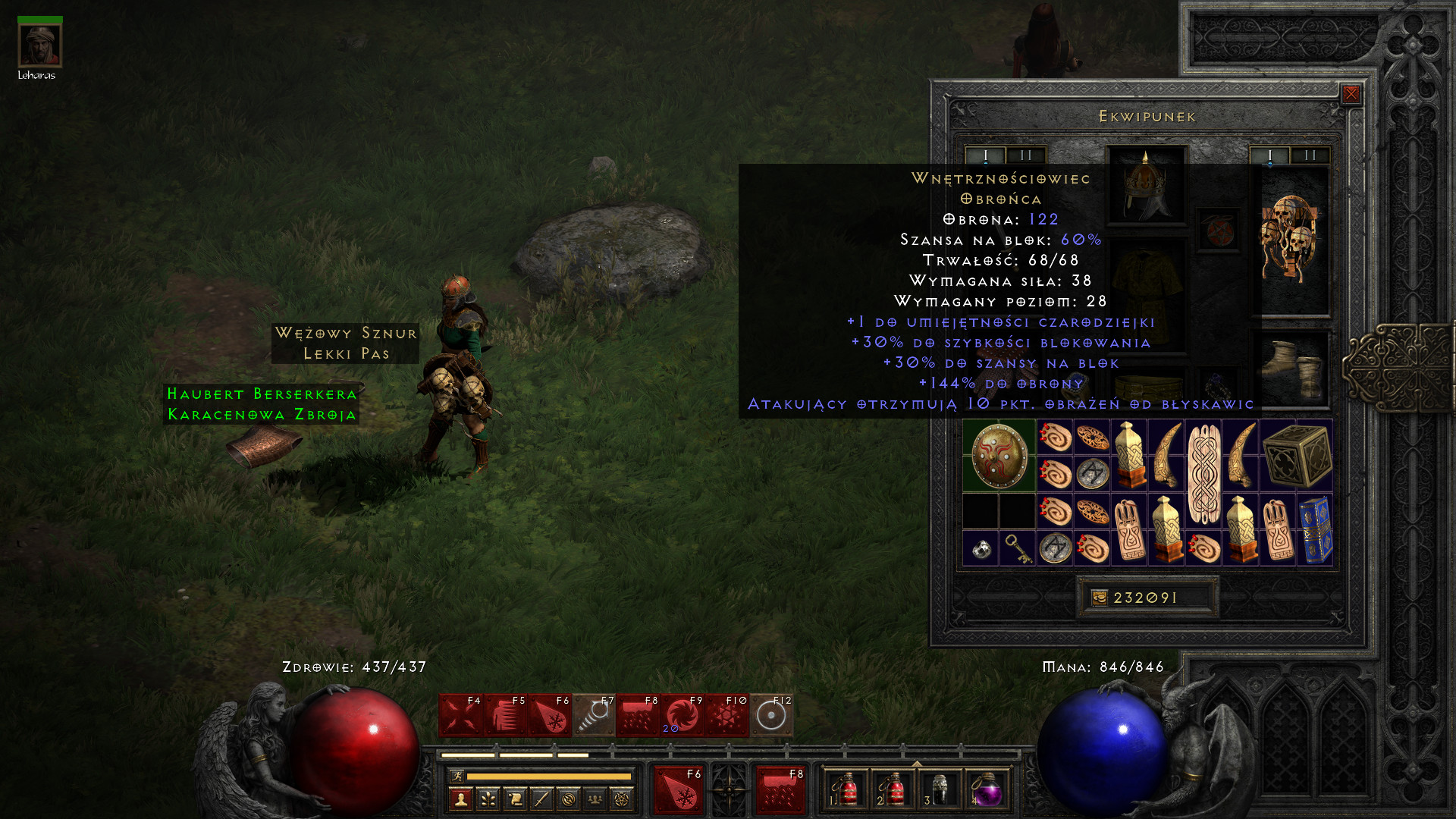Screen dimensions: 1456x819
Task: Use the red potion in belt slot 1
Action: 844,789
